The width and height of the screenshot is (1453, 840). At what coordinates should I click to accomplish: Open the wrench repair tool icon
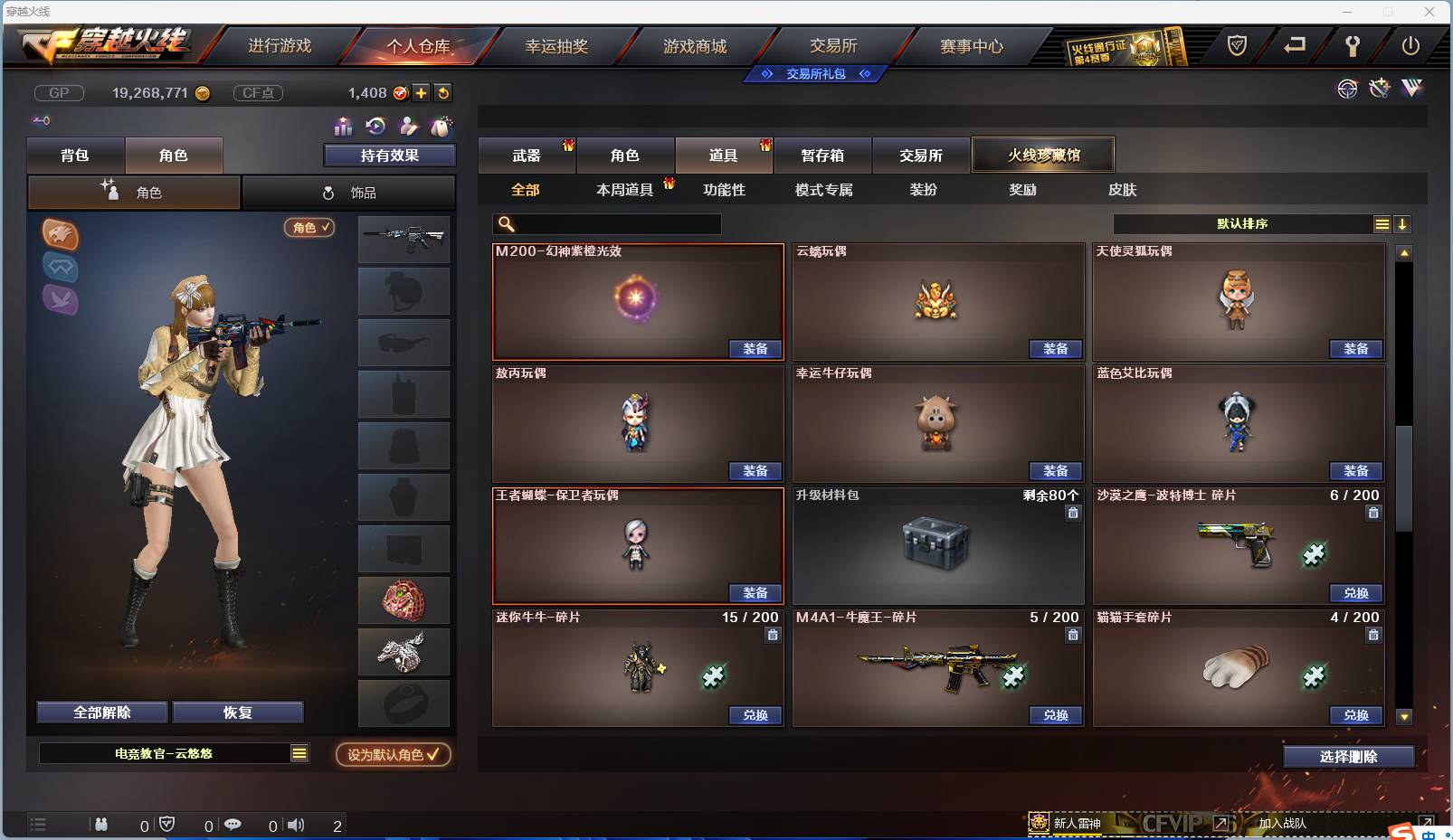1378,89
